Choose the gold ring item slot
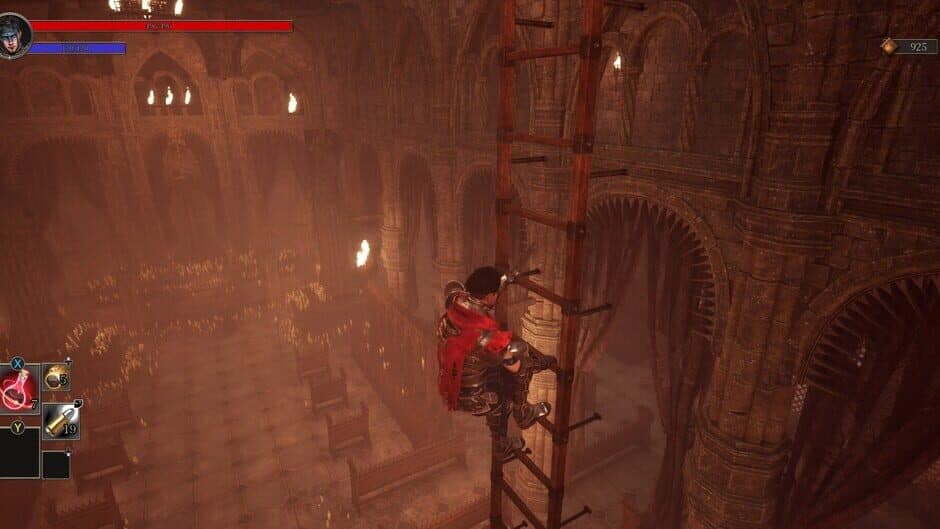Screen dimensions: 940x529 pos(56,377)
